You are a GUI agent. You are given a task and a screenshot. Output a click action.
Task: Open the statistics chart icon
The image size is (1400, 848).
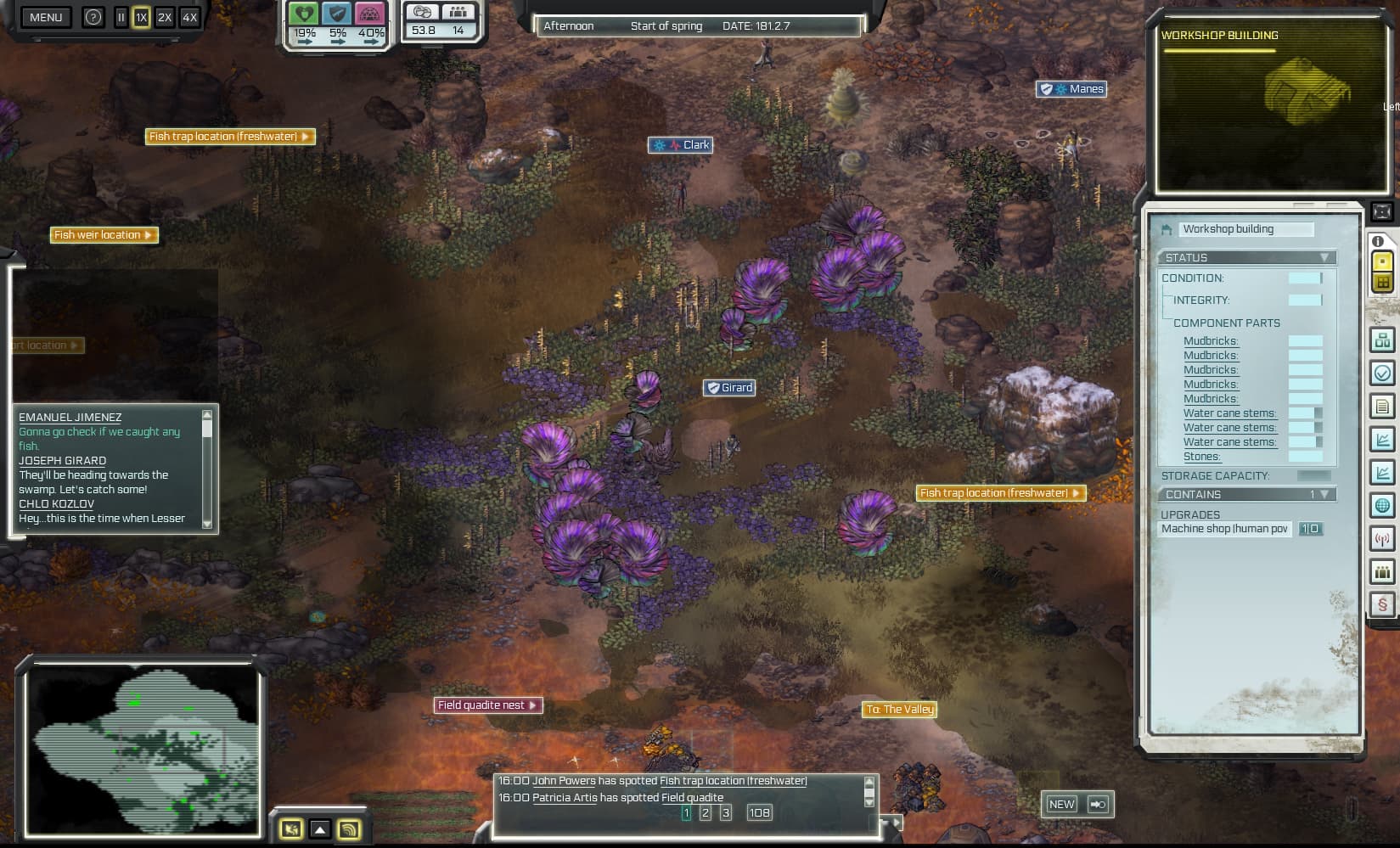1382,439
